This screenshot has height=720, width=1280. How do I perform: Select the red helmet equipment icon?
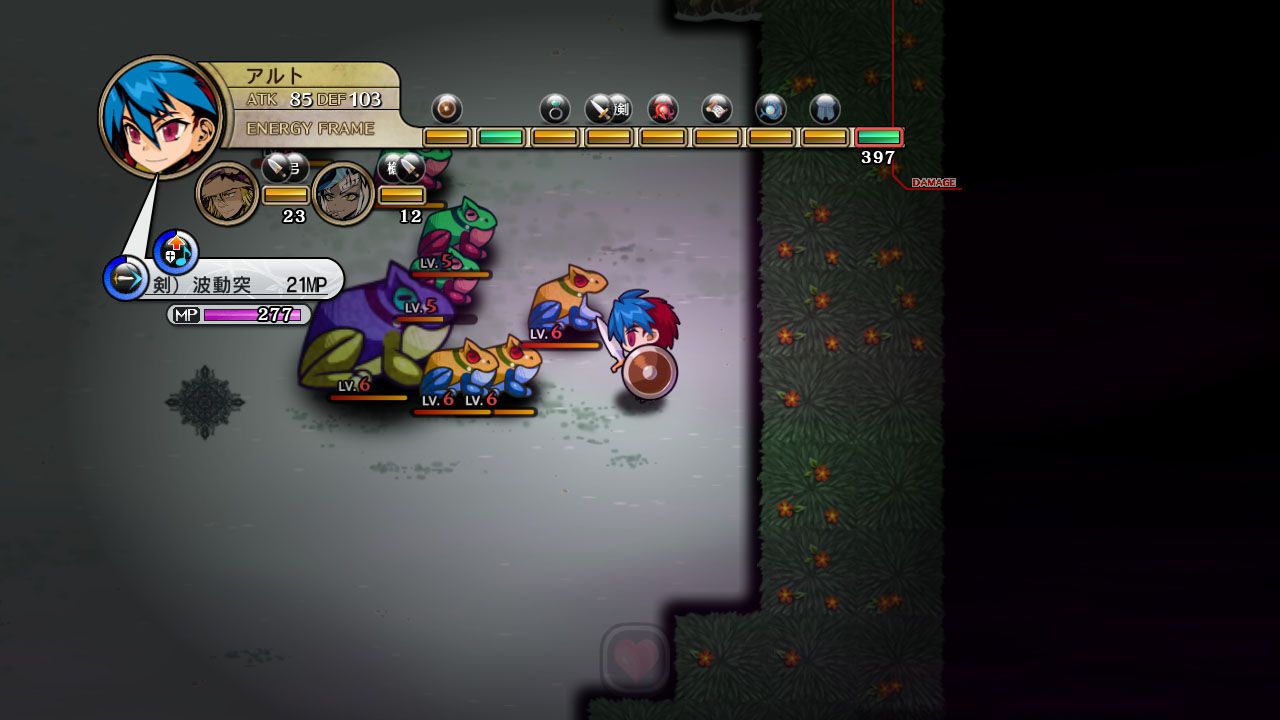[x=663, y=108]
